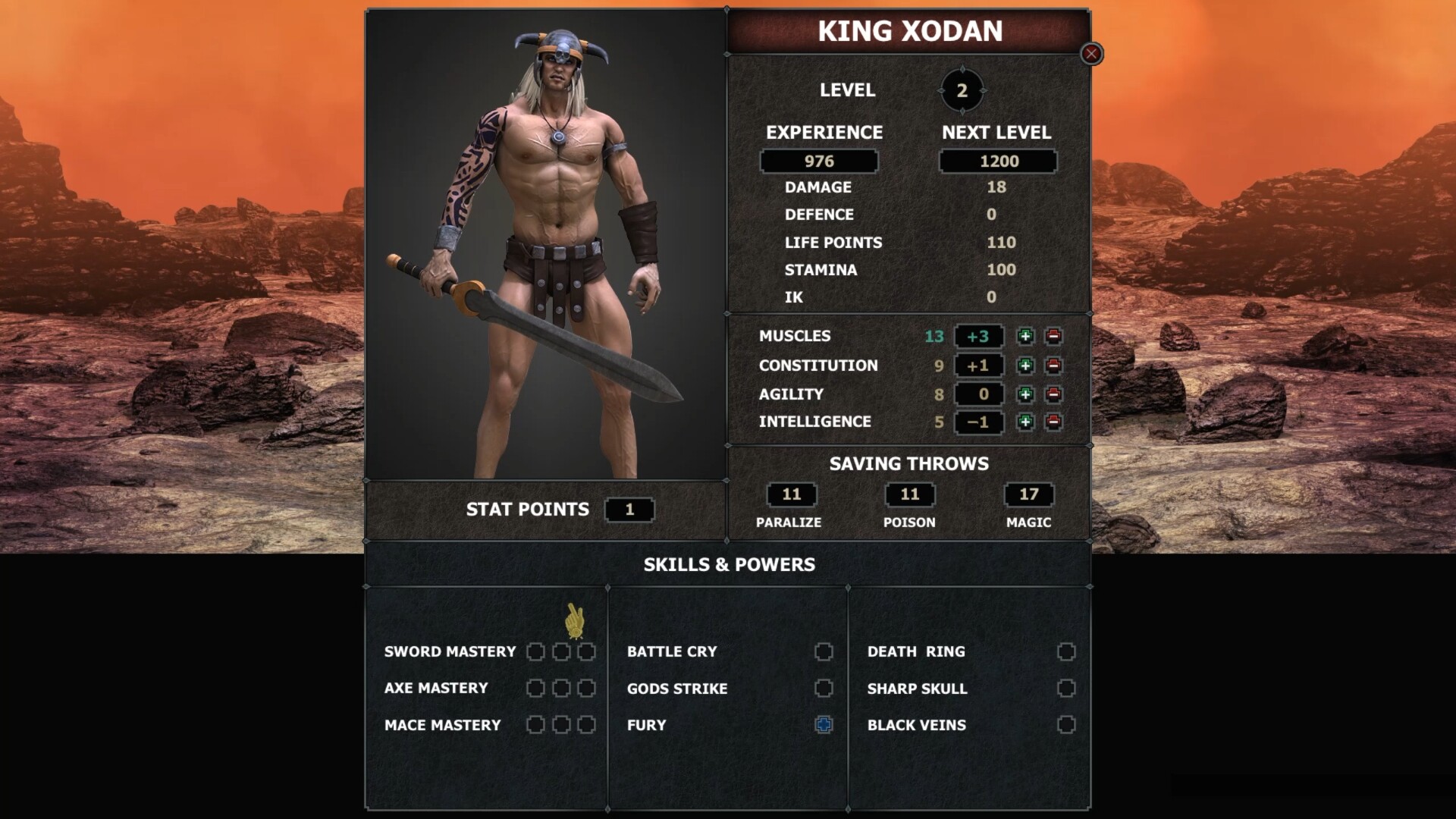Viewport: 1456px width, 819px height.
Task: Toggle the Death Ring power slot
Action: [x=1066, y=651]
